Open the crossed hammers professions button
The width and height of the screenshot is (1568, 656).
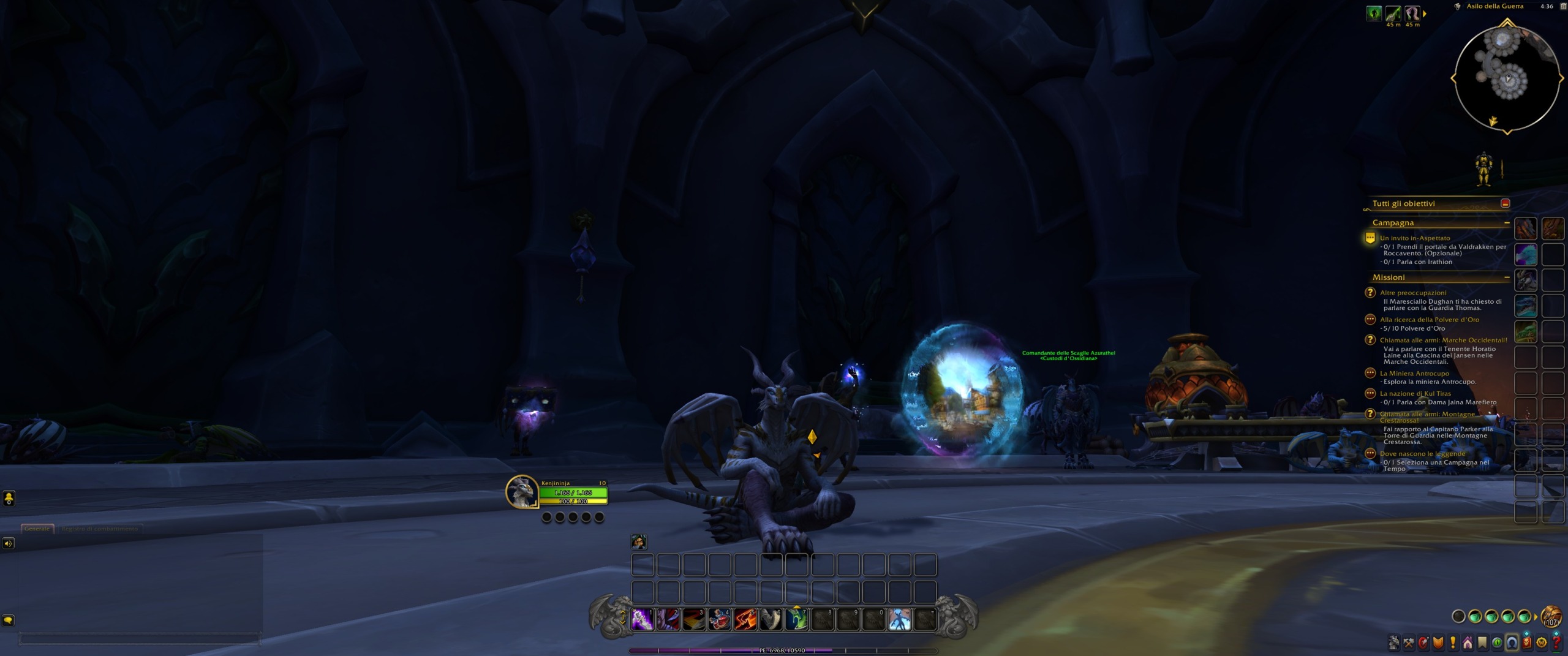pyautogui.click(x=1409, y=643)
